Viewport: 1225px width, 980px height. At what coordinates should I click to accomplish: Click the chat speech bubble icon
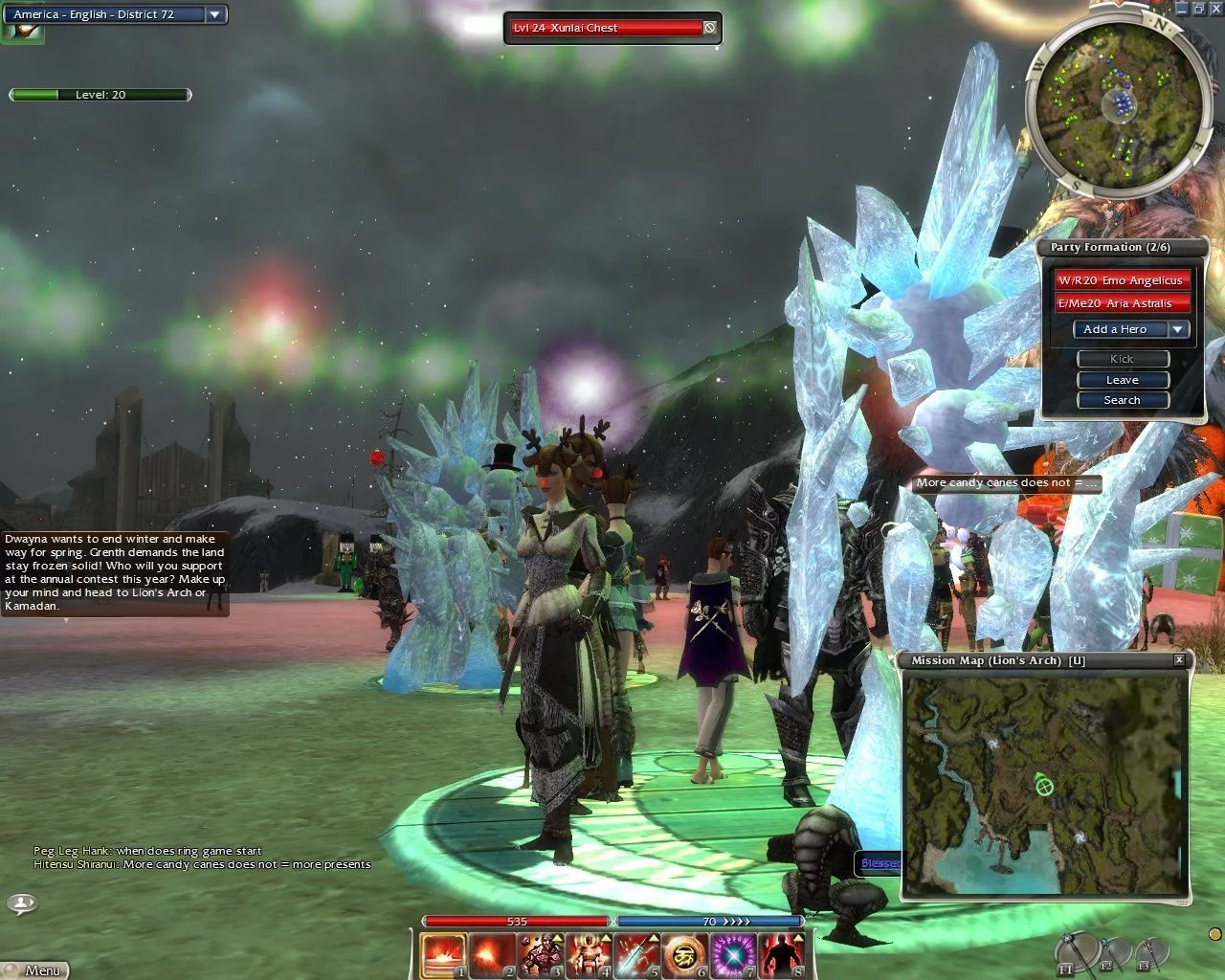[22, 902]
